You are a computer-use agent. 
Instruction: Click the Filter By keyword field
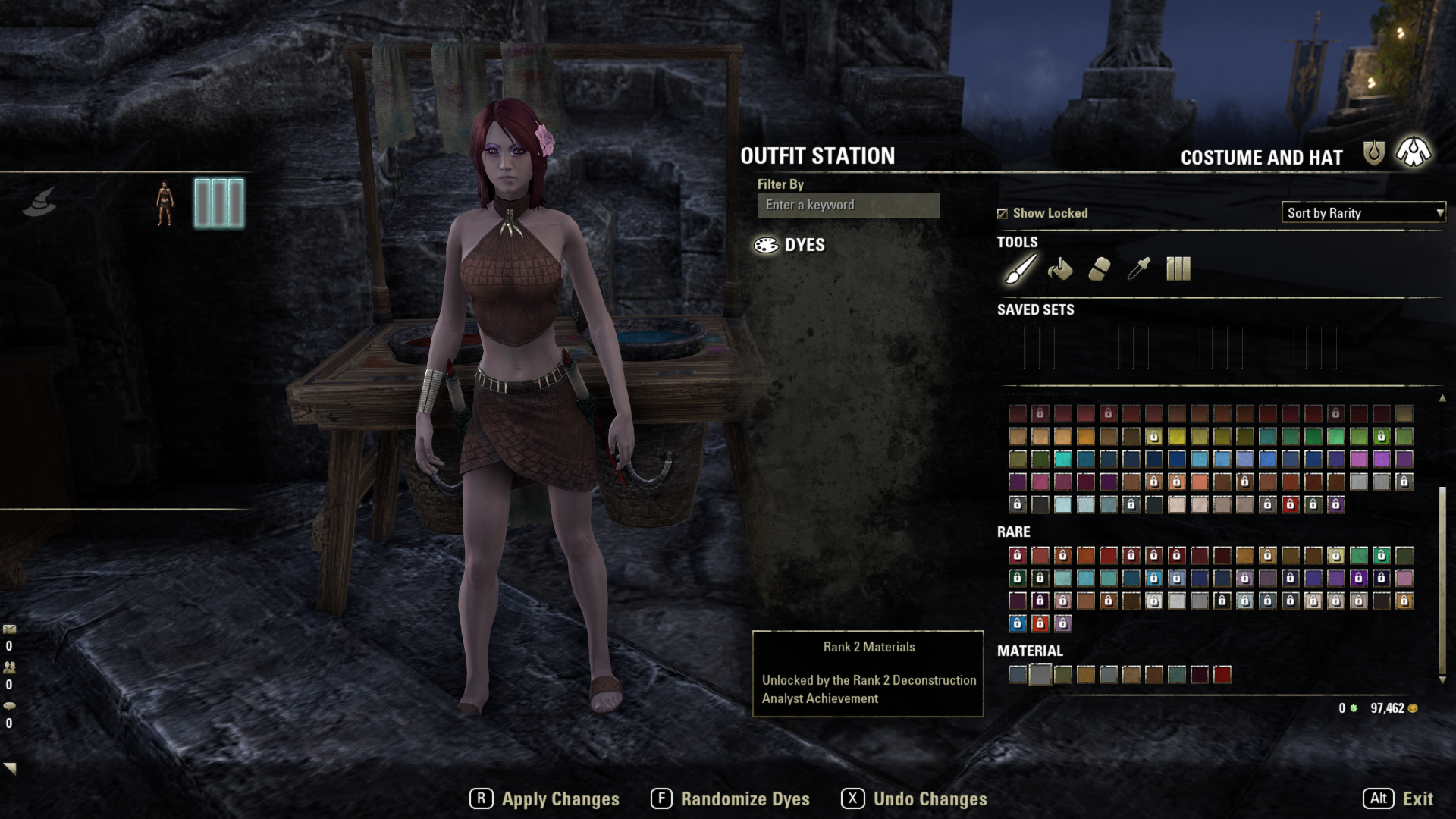848,206
